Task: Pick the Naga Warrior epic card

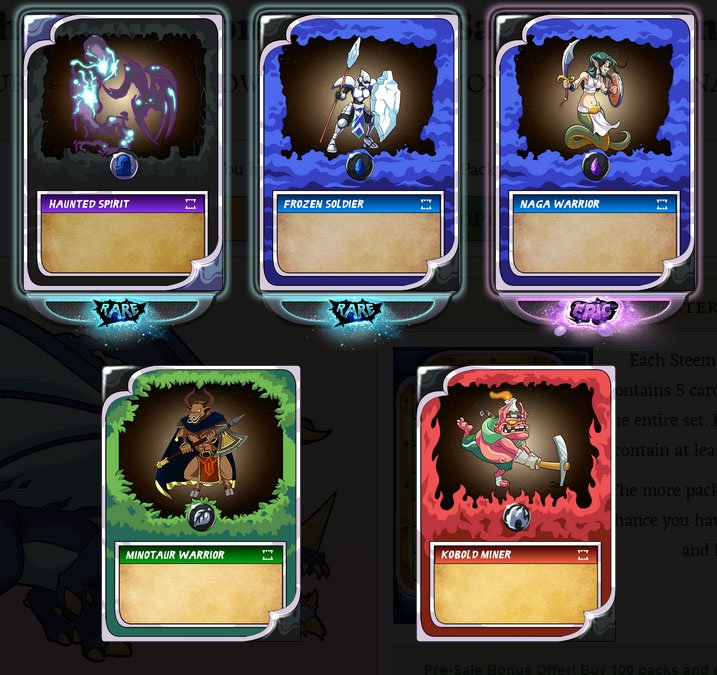Action: [594, 155]
